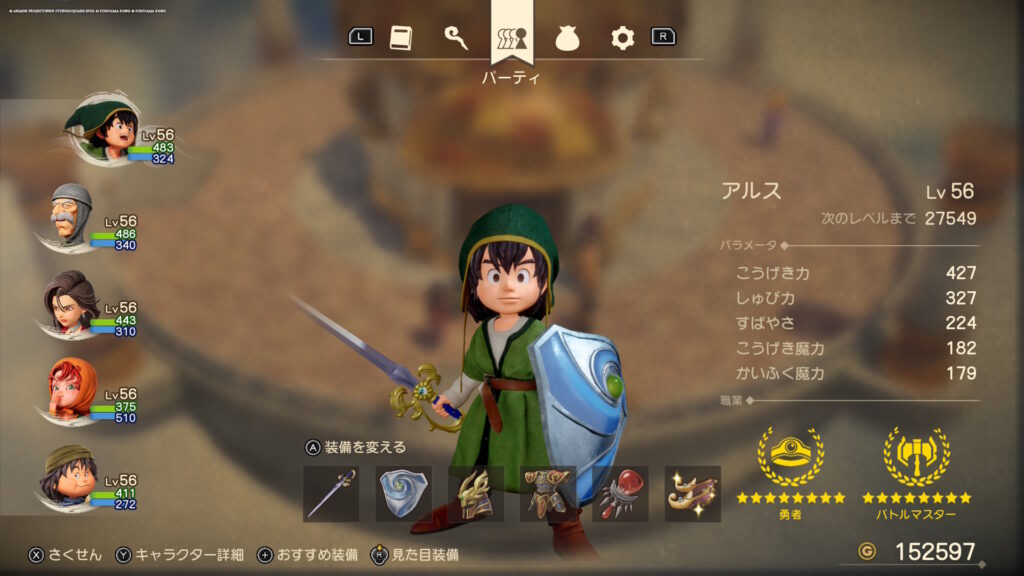Choose the golden winged helmet slot
This screenshot has height=576, width=1024.
(x=476, y=494)
